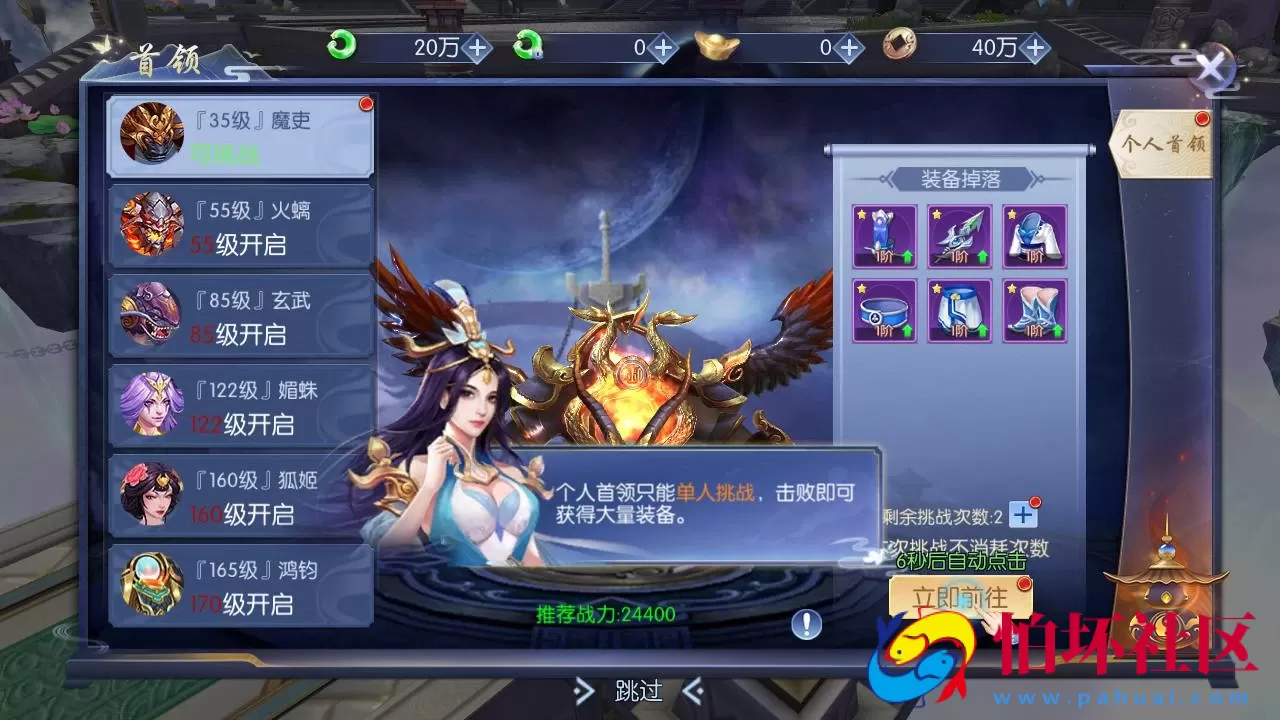Select the 35级魔吏 boss avatar icon
1280x720 pixels.
152,131
